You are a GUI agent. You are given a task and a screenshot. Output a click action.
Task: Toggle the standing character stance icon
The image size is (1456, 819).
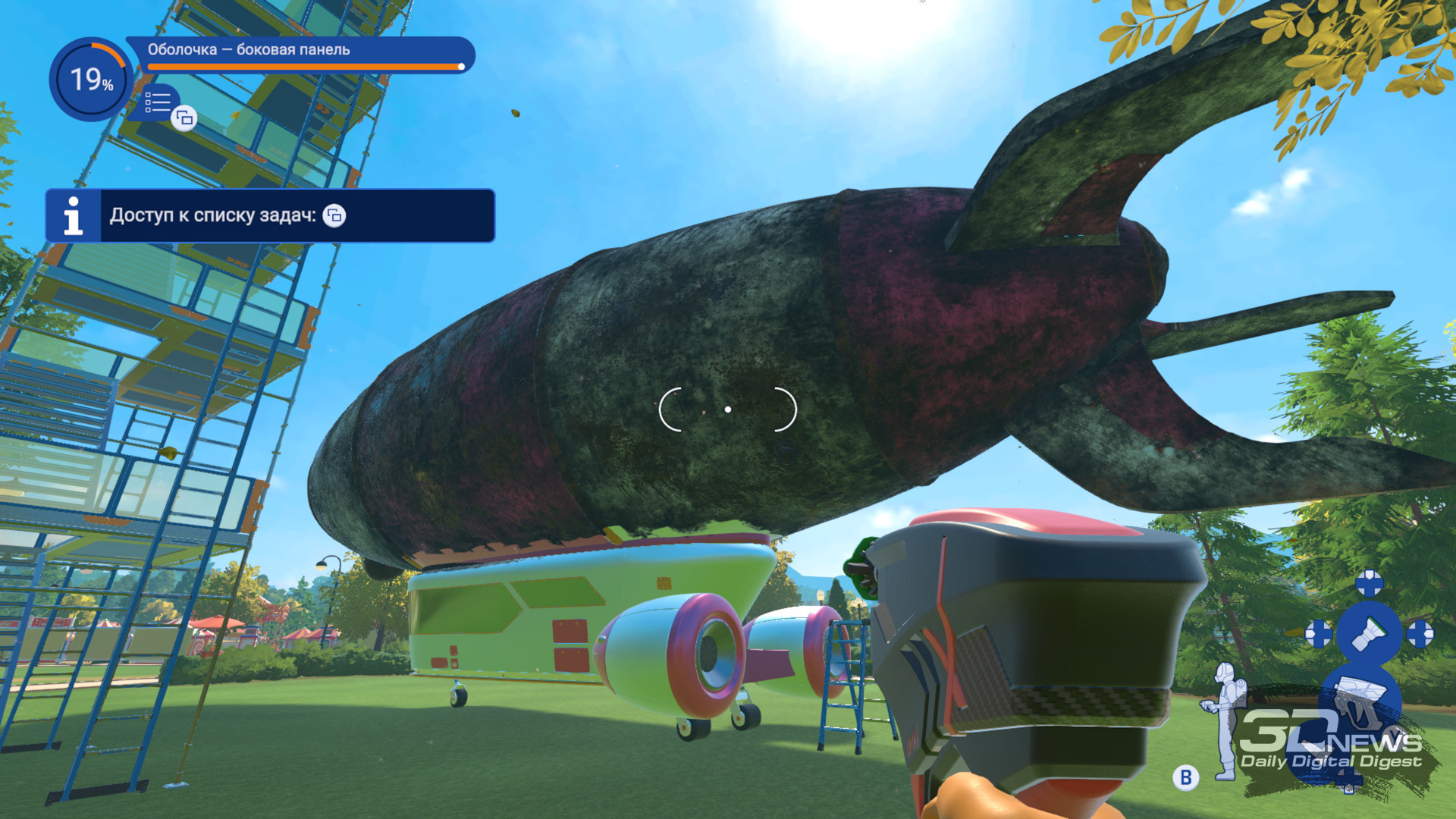click(x=1224, y=720)
